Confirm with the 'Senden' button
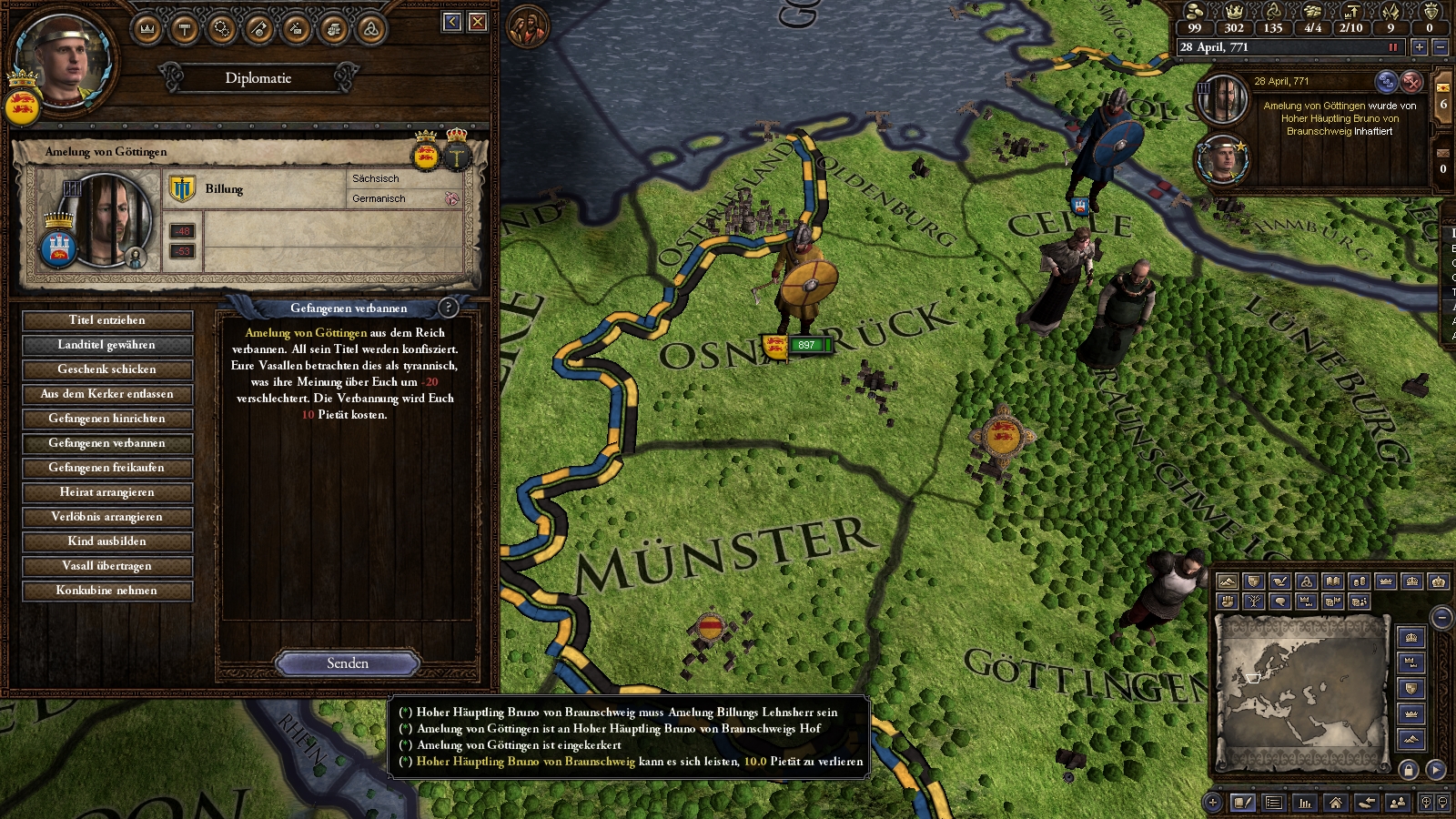Screen dimensions: 1456x819 [x=348, y=663]
